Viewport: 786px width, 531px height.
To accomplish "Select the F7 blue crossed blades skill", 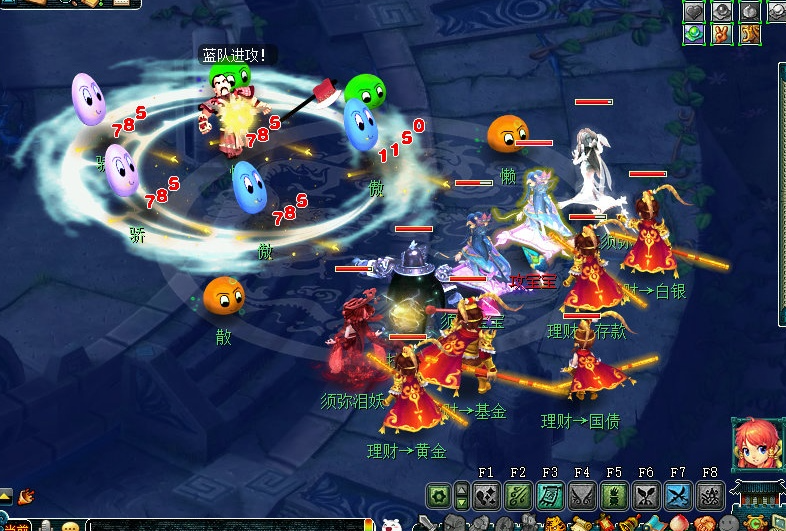I will (678, 495).
